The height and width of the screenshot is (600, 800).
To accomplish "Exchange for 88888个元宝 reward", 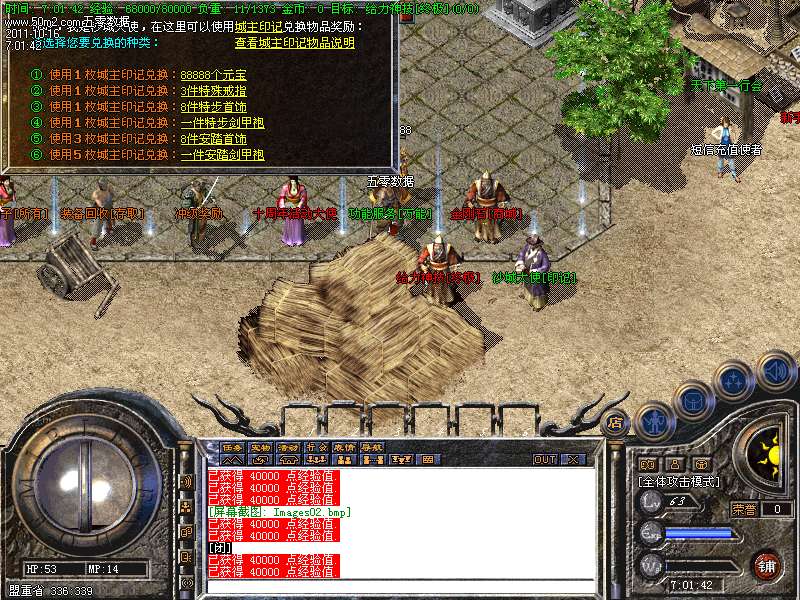I will tap(213, 75).
